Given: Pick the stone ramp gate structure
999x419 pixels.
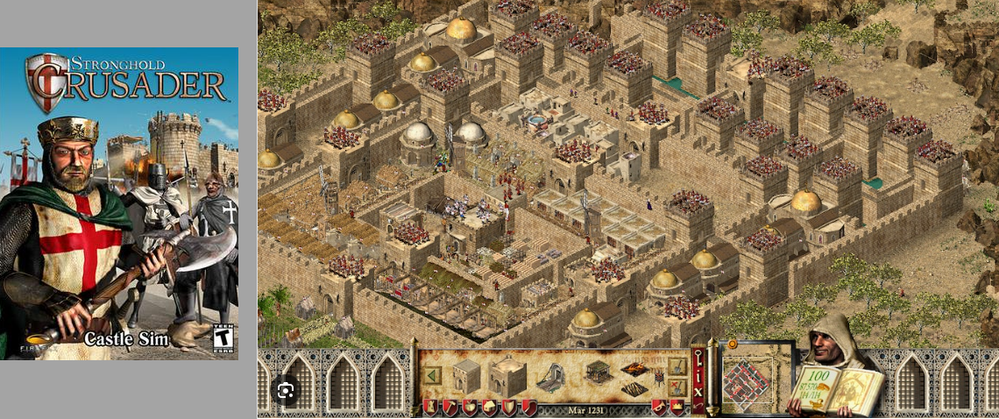Looking at the screenshot, I should [x=550, y=378].
